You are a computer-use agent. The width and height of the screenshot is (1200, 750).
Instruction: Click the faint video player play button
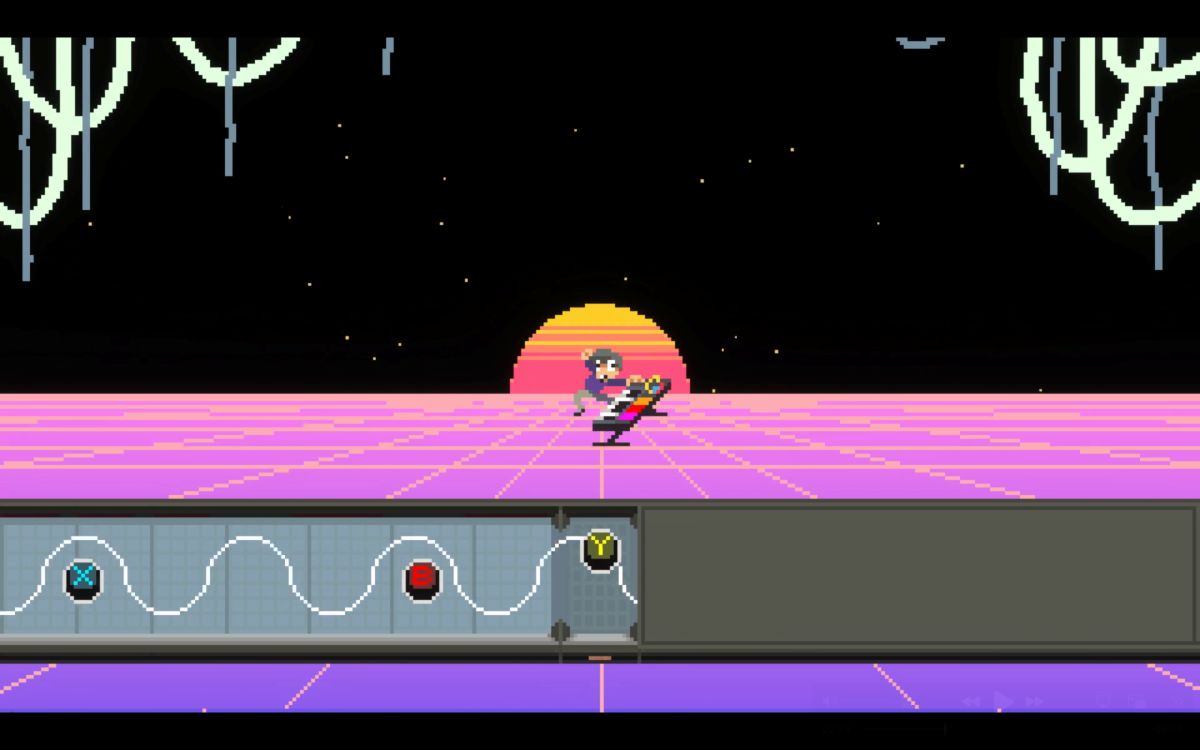1002,701
